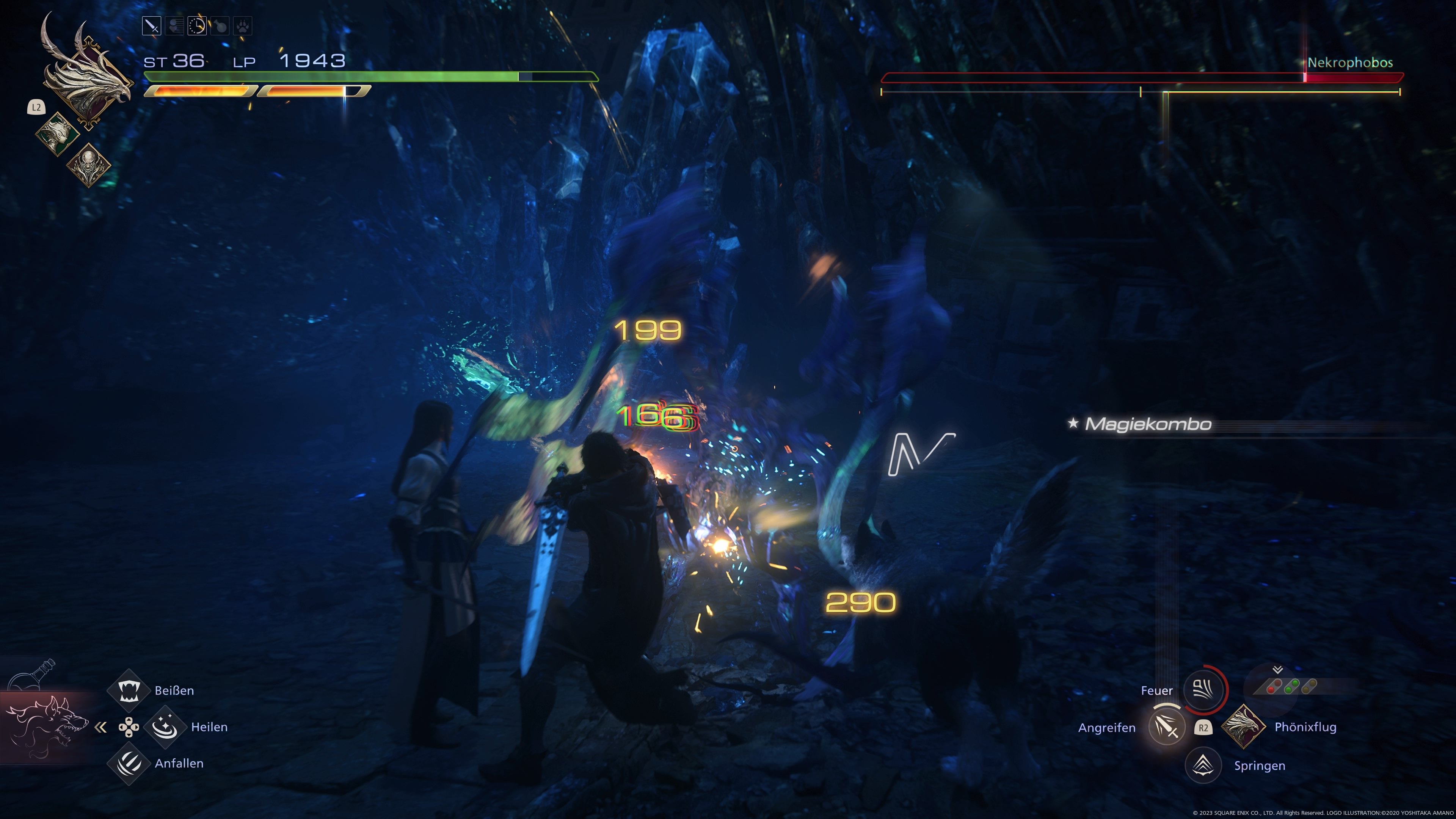The width and height of the screenshot is (1456, 819).
Task: Select the Feuer spell icon
Action: 1204,690
